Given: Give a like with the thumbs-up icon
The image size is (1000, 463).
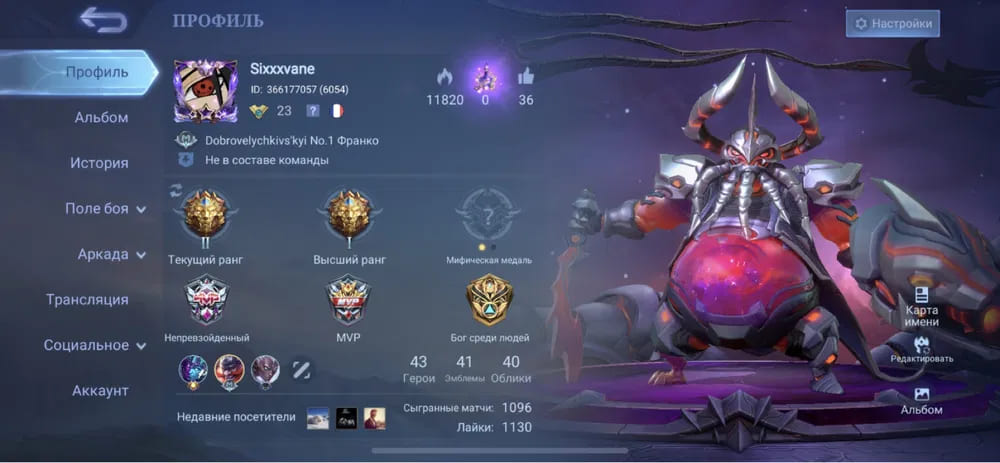Looking at the screenshot, I should coord(526,76).
